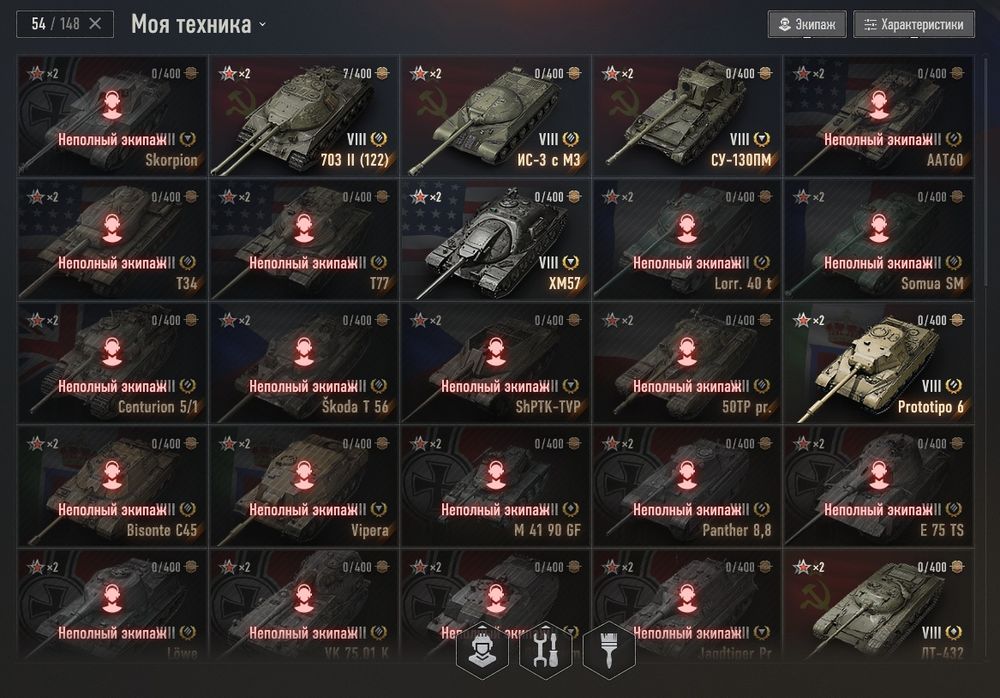
Task: Show vehicle Характеристики panel
Action: [x=914, y=24]
